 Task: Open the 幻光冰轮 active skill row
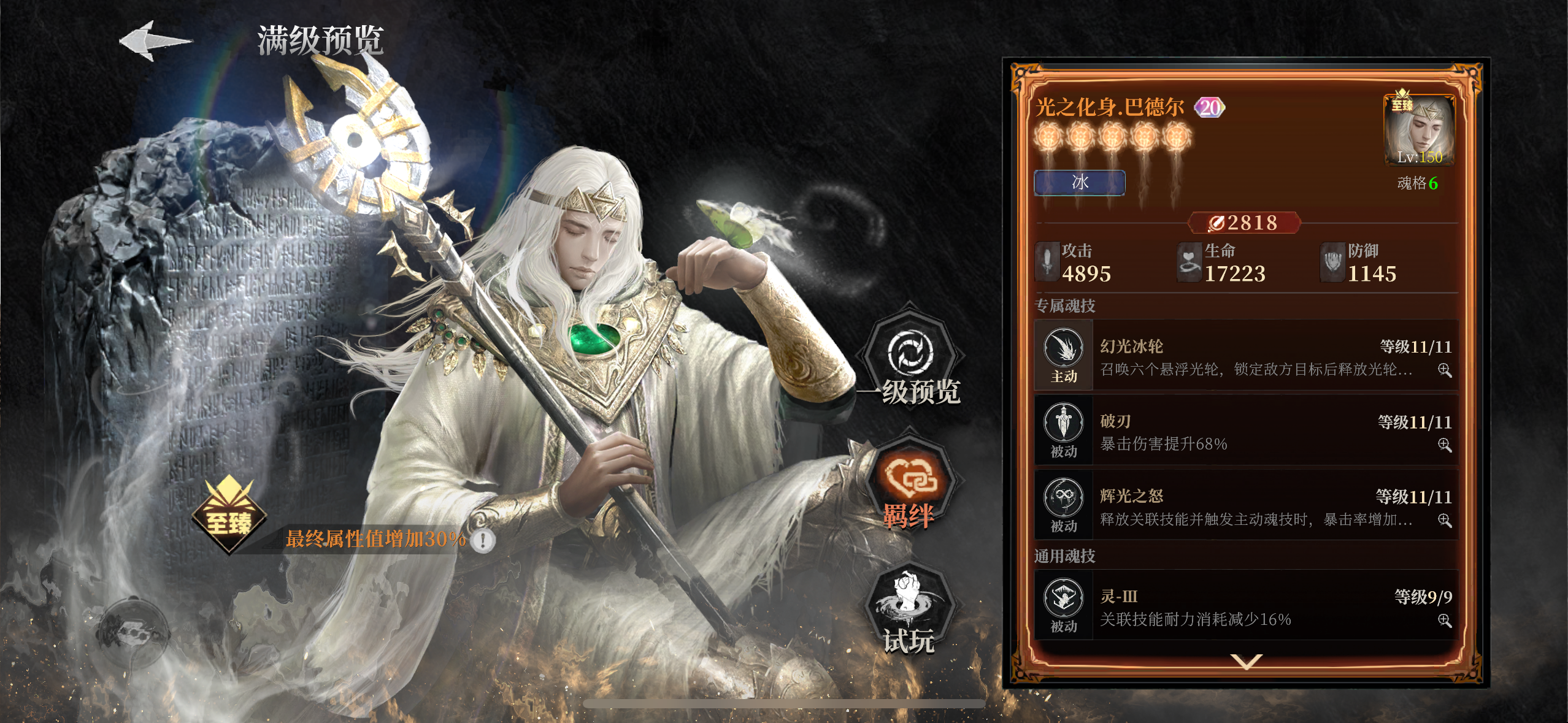[1245, 356]
